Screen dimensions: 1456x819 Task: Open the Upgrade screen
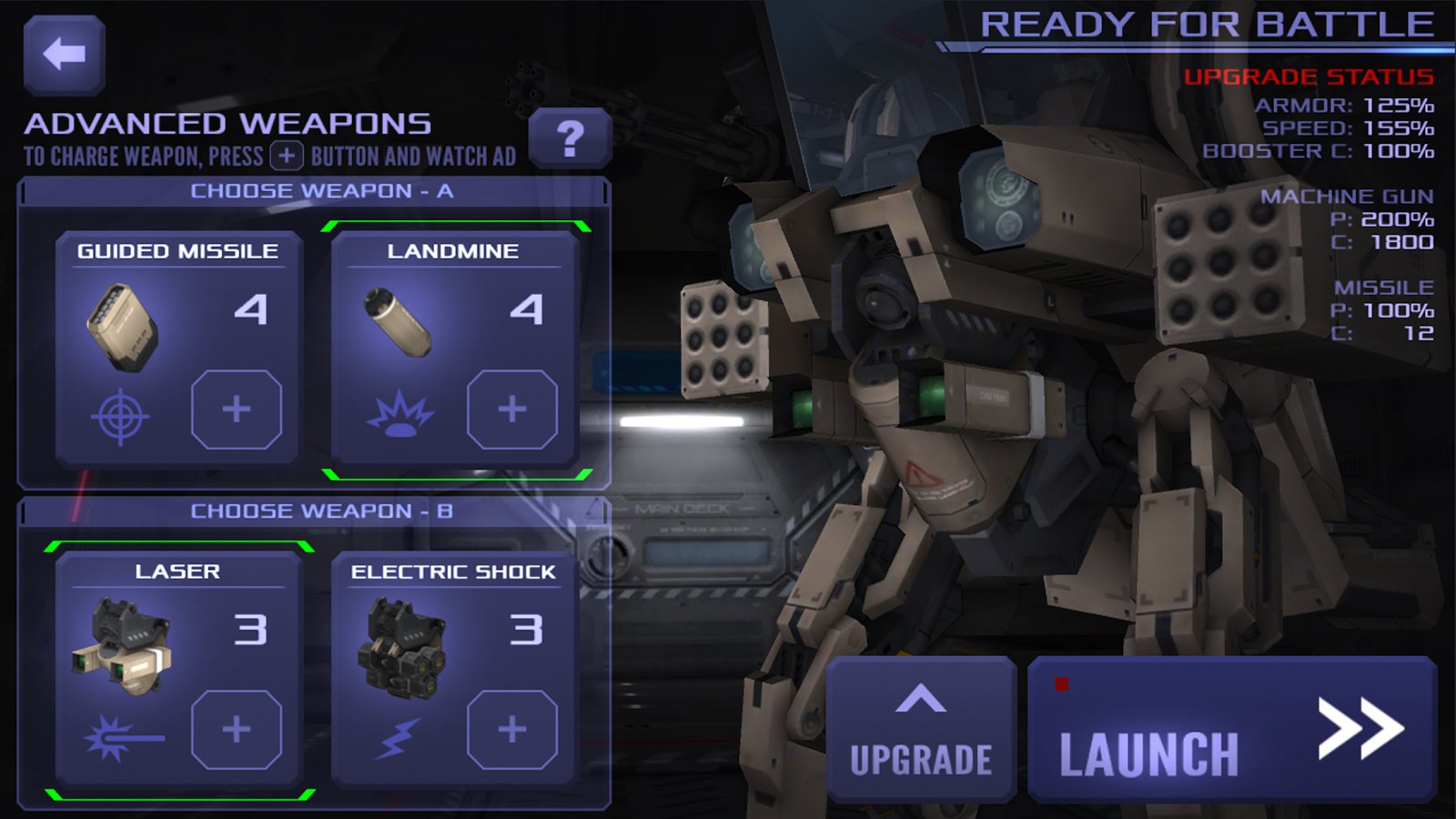(x=921, y=730)
